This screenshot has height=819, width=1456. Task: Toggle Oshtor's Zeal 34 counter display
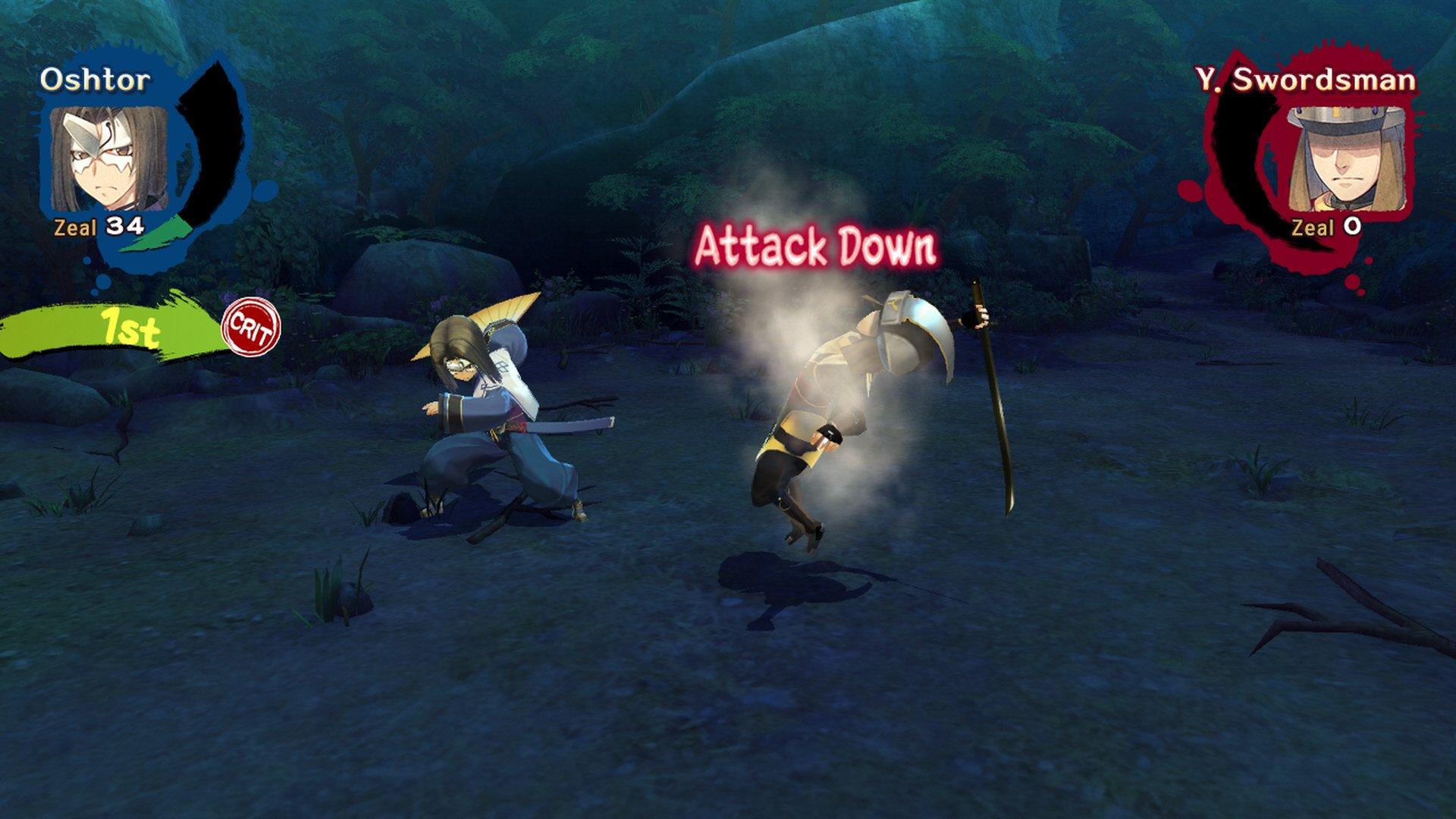[97, 225]
